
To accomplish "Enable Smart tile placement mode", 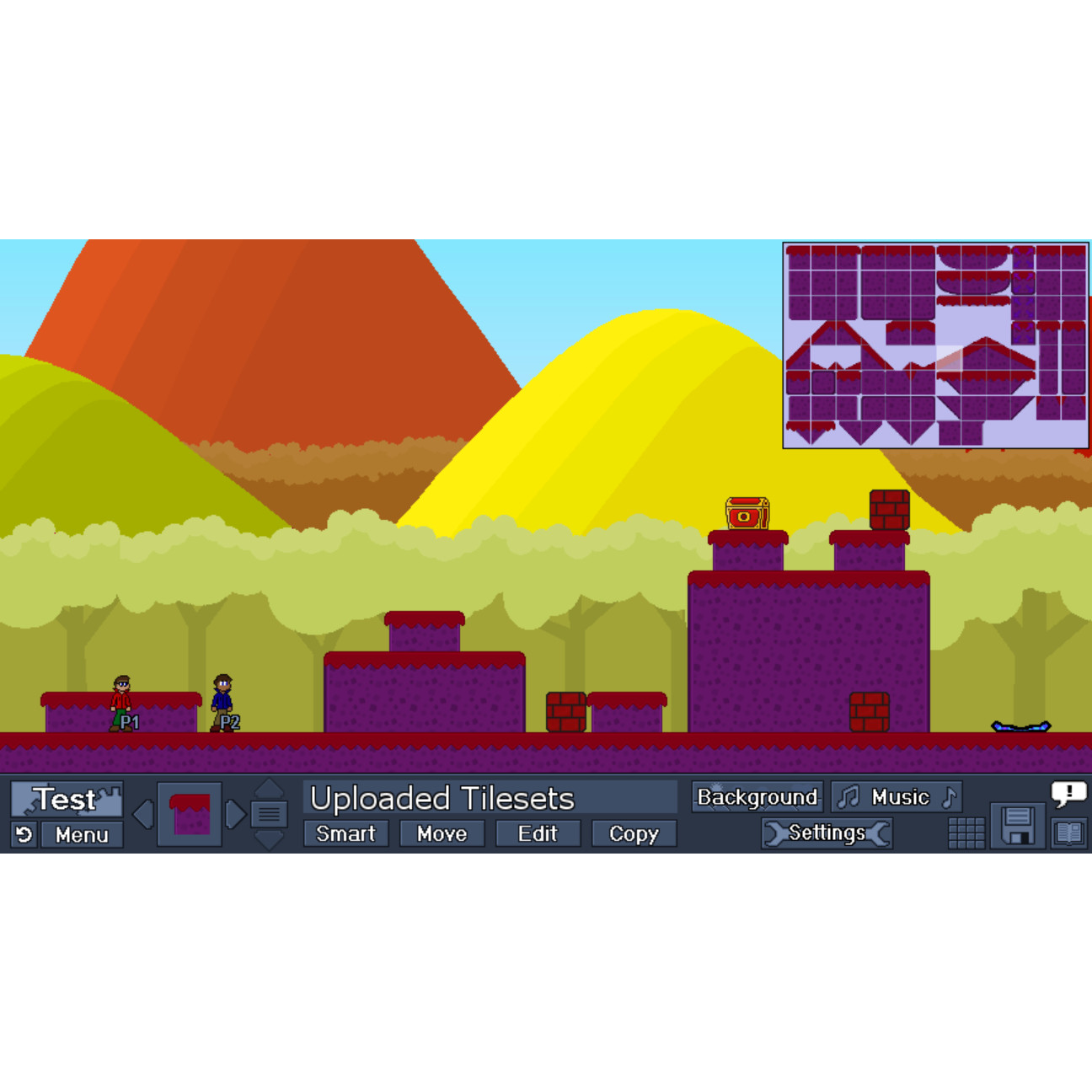I will pyautogui.click(x=345, y=833).
